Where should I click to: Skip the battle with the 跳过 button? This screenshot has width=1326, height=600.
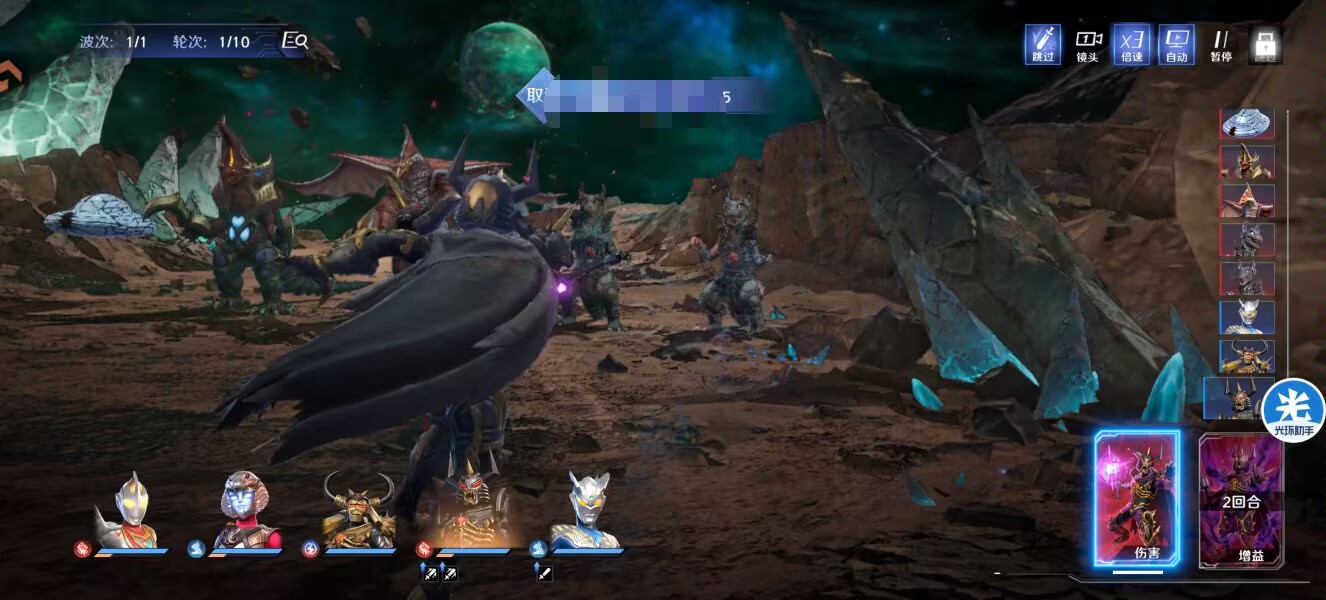coord(1042,44)
